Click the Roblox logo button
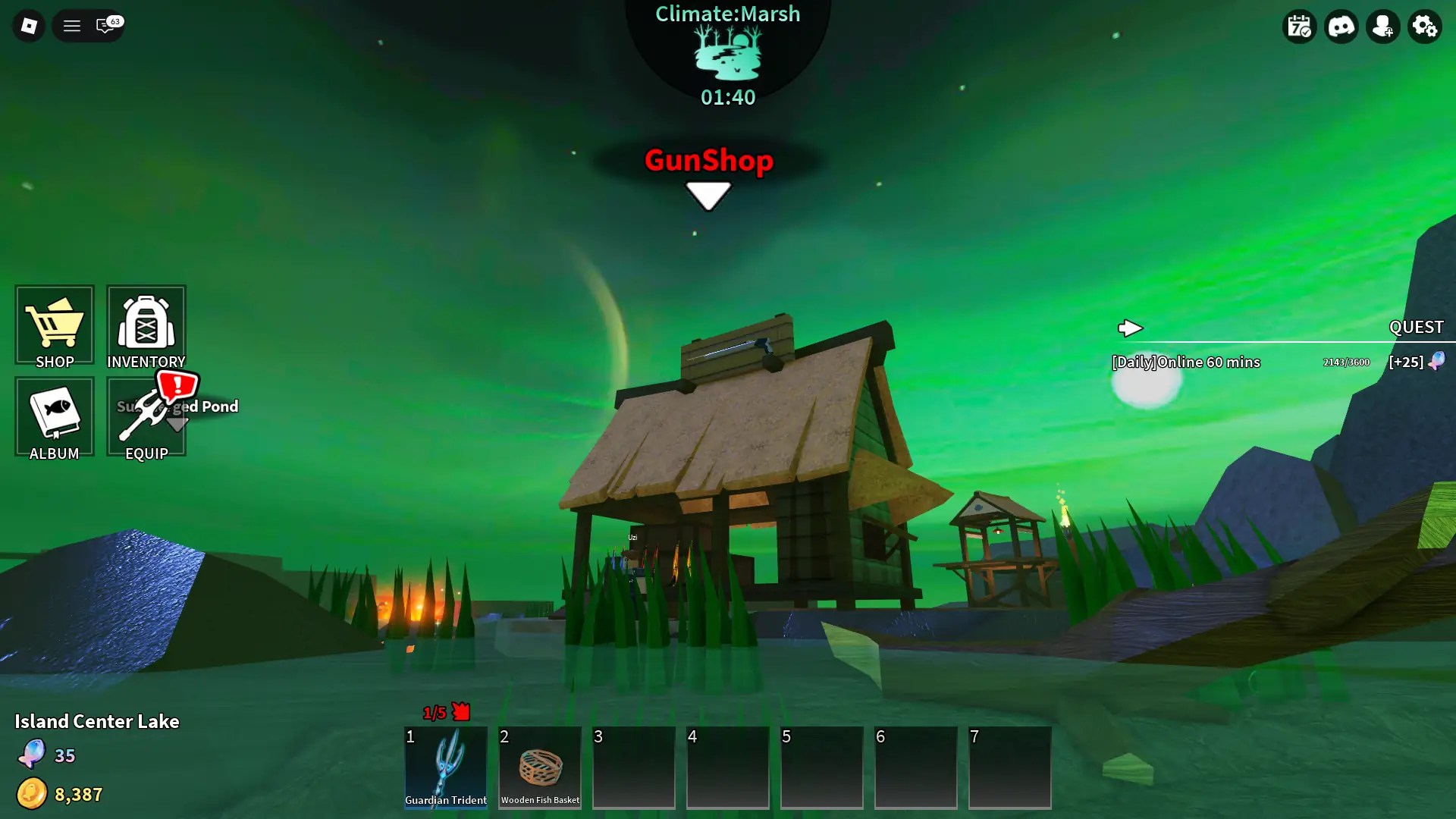The width and height of the screenshot is (1456, 819). [28, 25]
